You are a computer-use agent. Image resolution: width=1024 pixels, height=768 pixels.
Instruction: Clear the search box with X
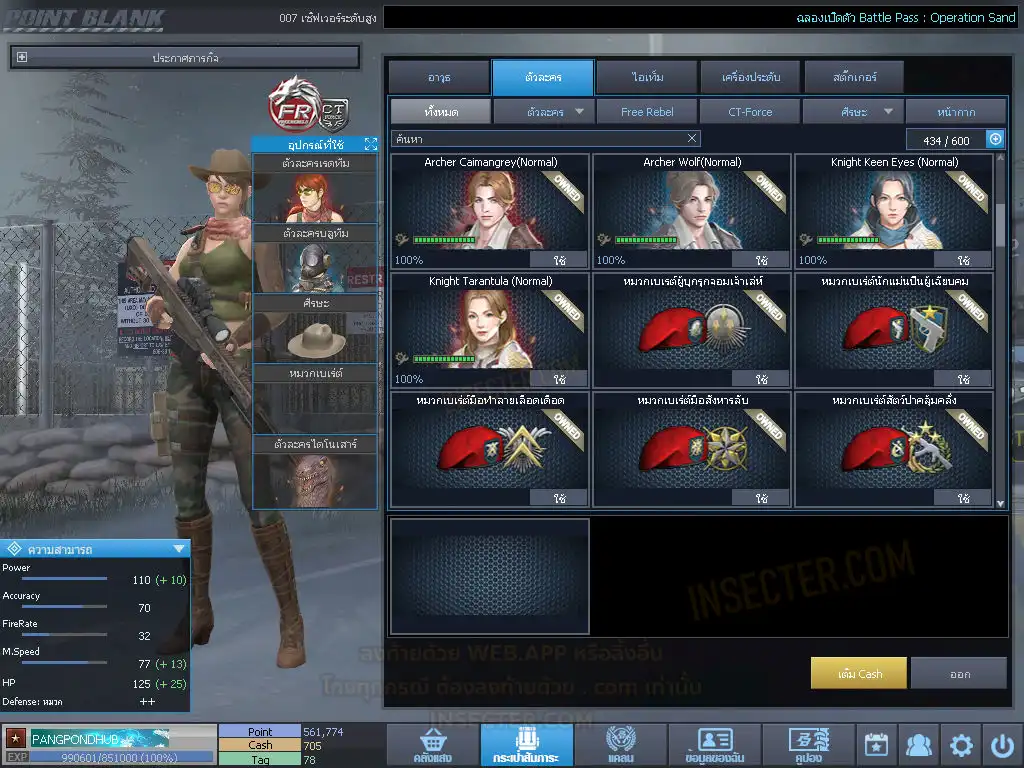(x=692, y=139)
